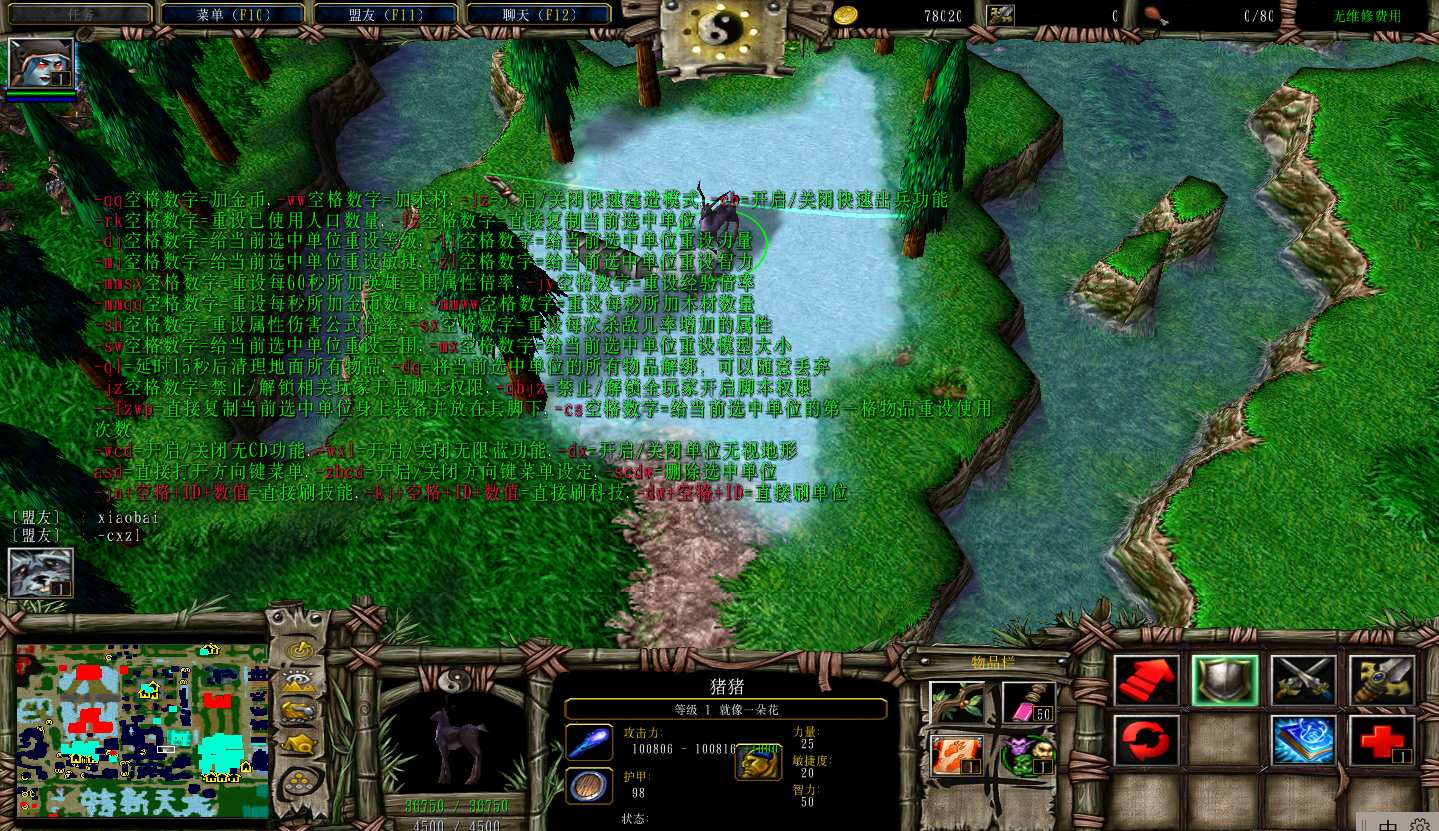This screenshot has height=831, width=1439.
Task: Select the sword and shield patrol command
Action: (x=1382, y=680)
